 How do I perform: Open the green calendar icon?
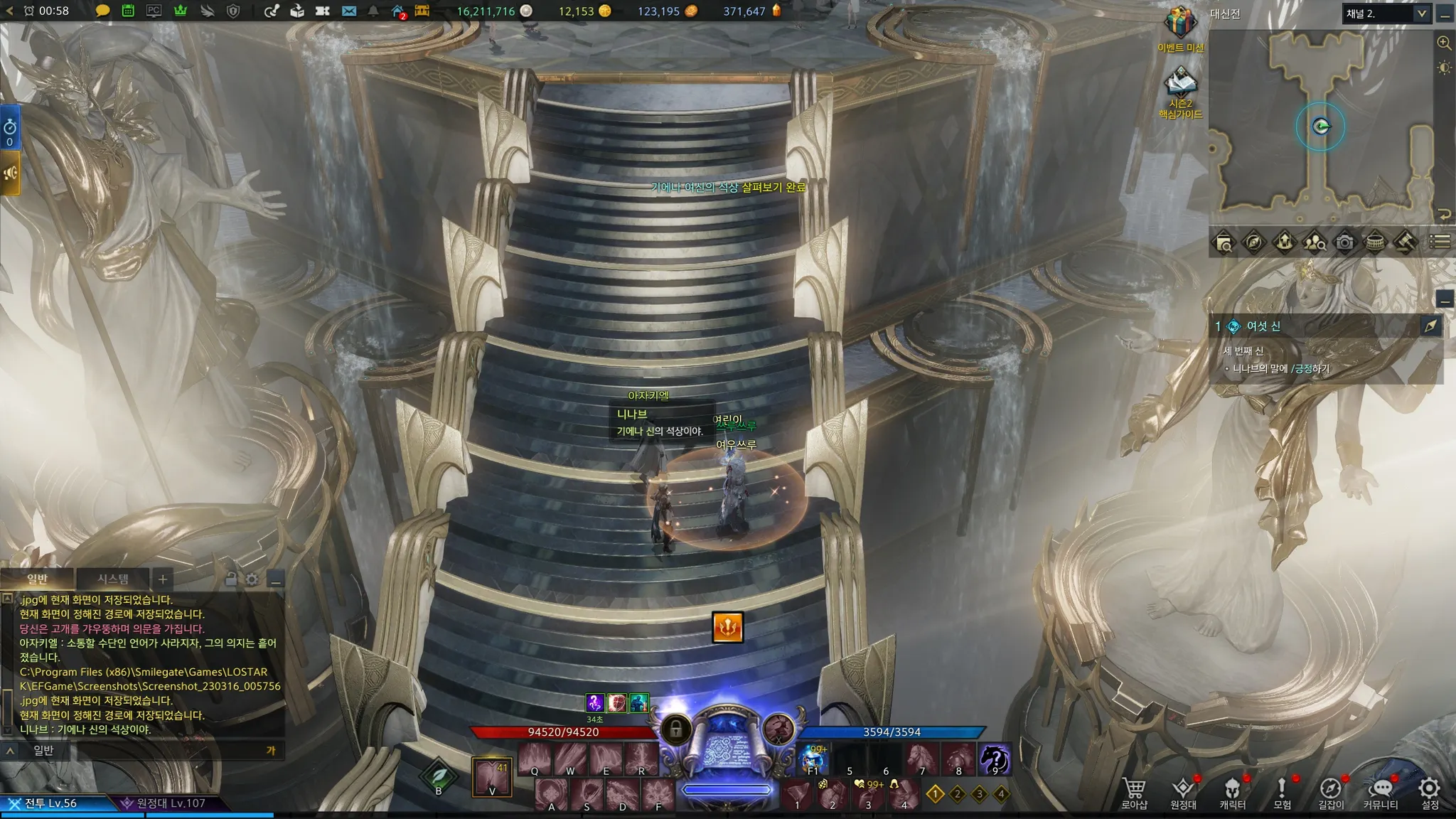128,11
